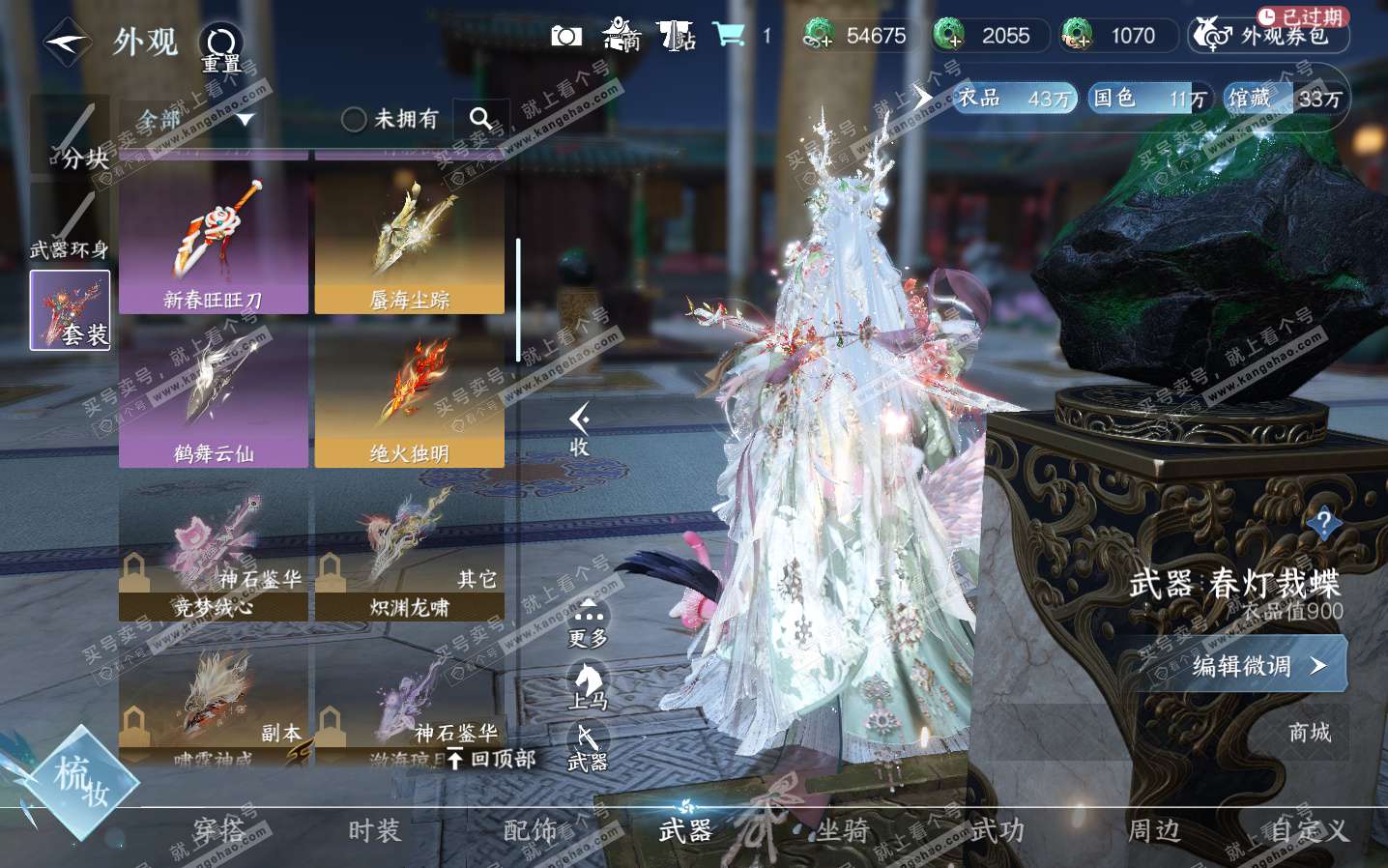Switch to the 武器环身 side tab
Viewport: 1388px width, 868px height.
[x=69, y=223]
